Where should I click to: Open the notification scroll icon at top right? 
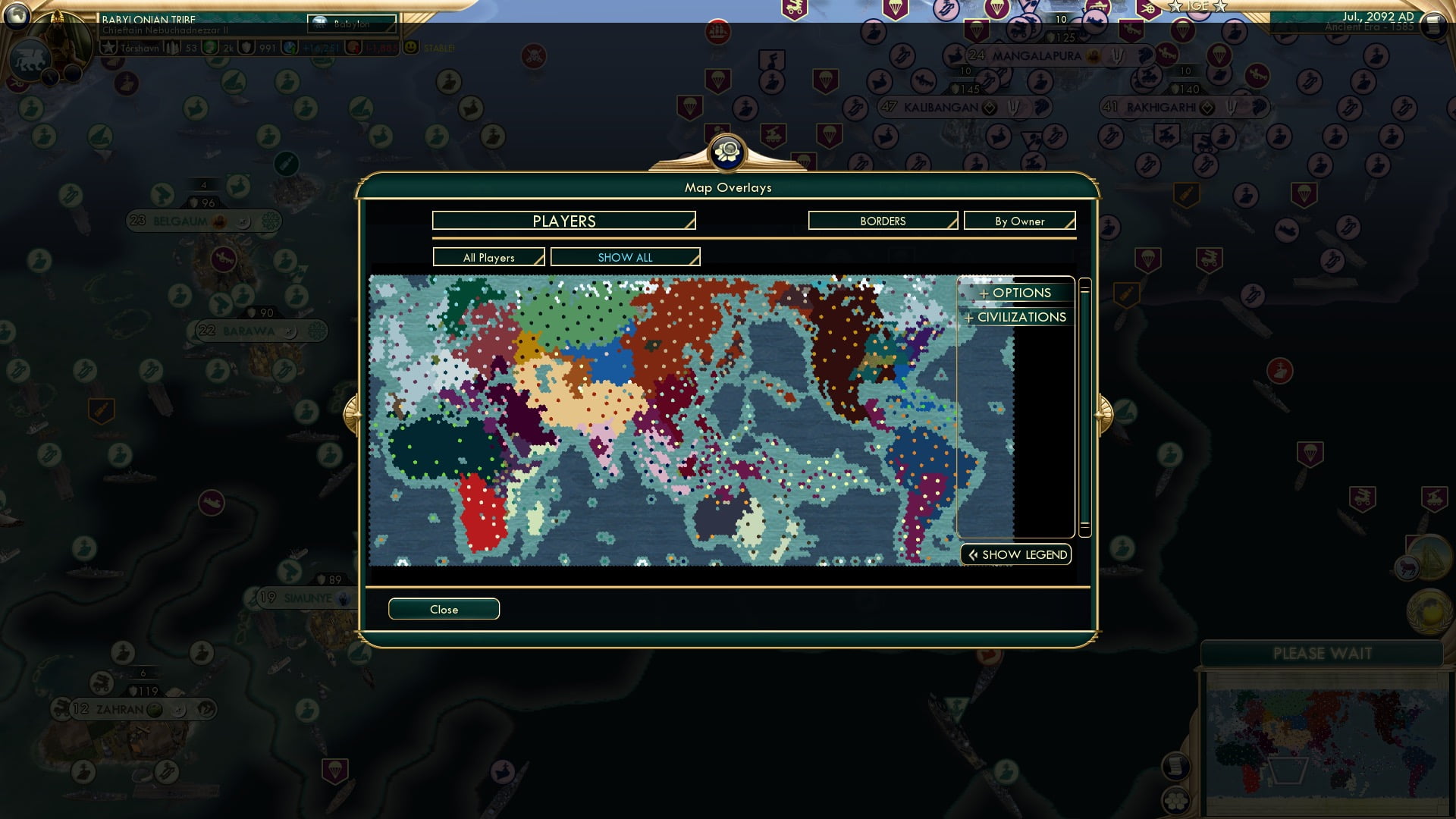pos(1433,27)
